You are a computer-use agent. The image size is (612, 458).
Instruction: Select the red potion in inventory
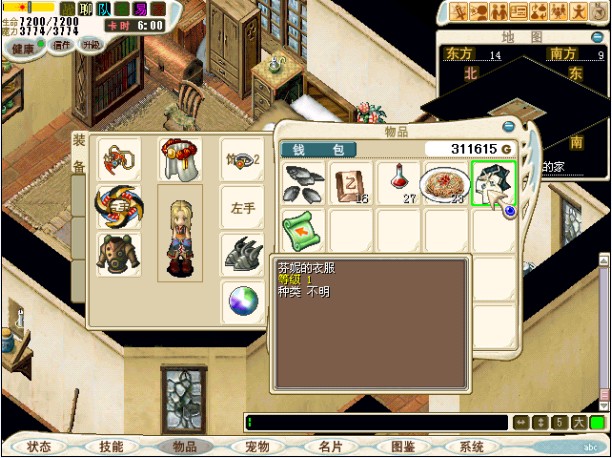[399, 182]
